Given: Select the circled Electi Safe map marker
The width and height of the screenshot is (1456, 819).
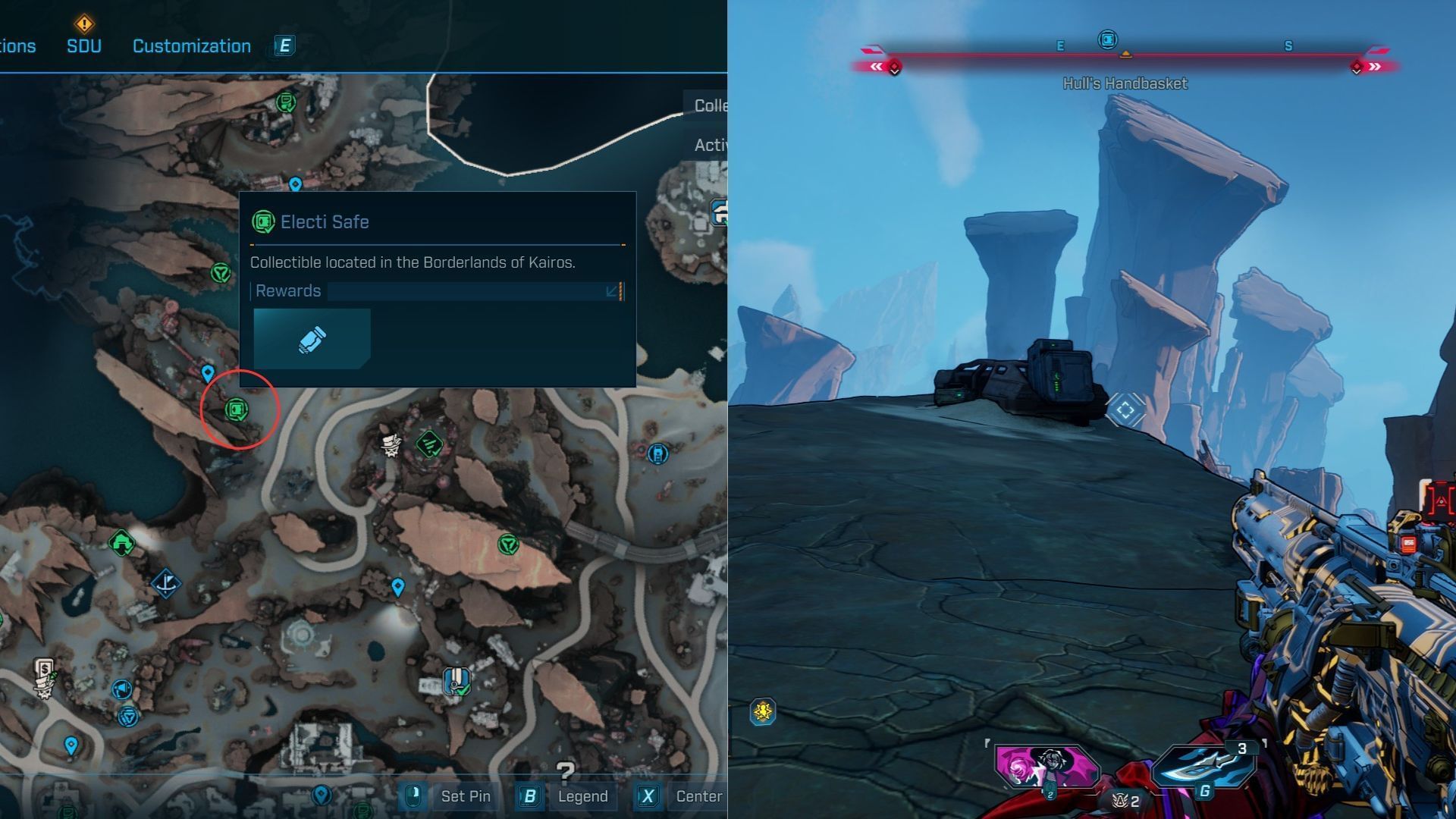Looking at the screenshot, I should click(237, 410).
